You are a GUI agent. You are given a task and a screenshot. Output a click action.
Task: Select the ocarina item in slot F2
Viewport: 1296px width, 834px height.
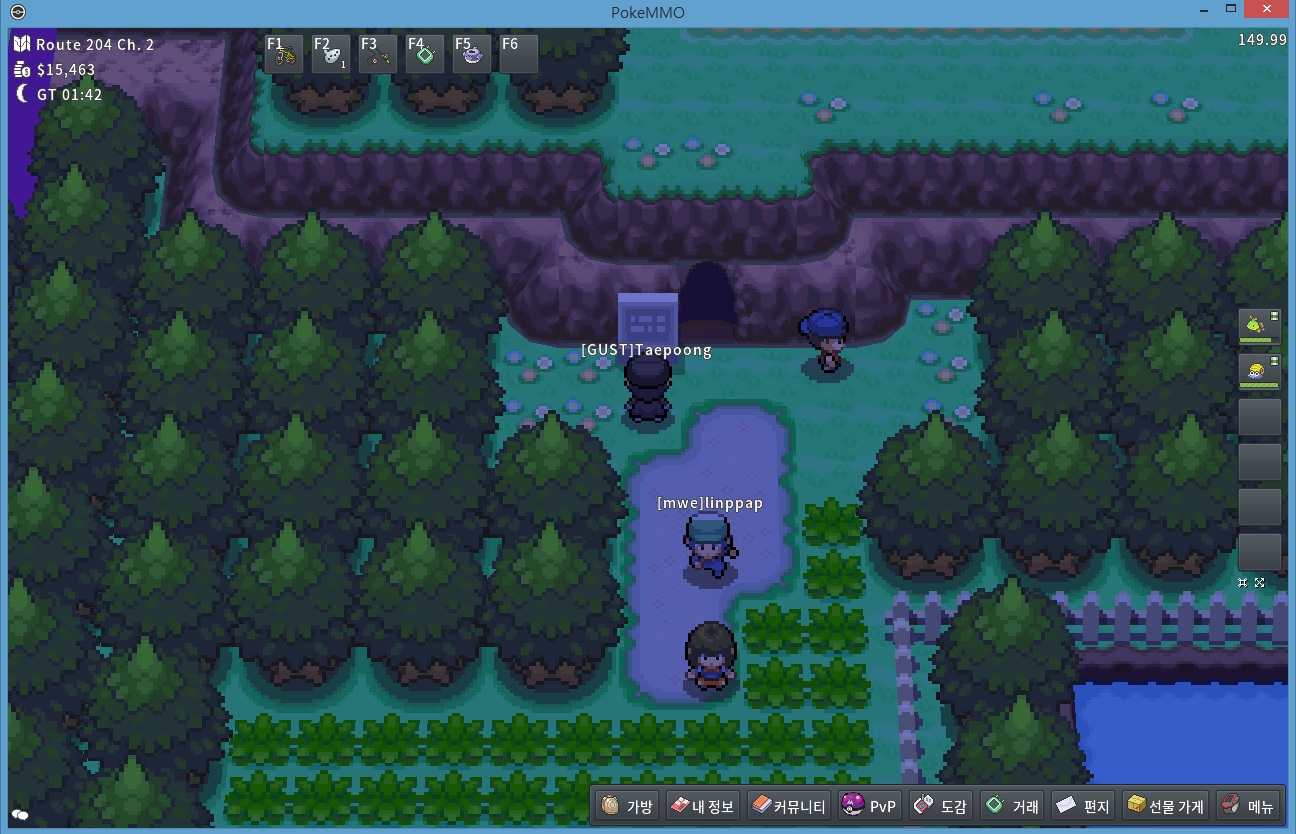point(331,55)
